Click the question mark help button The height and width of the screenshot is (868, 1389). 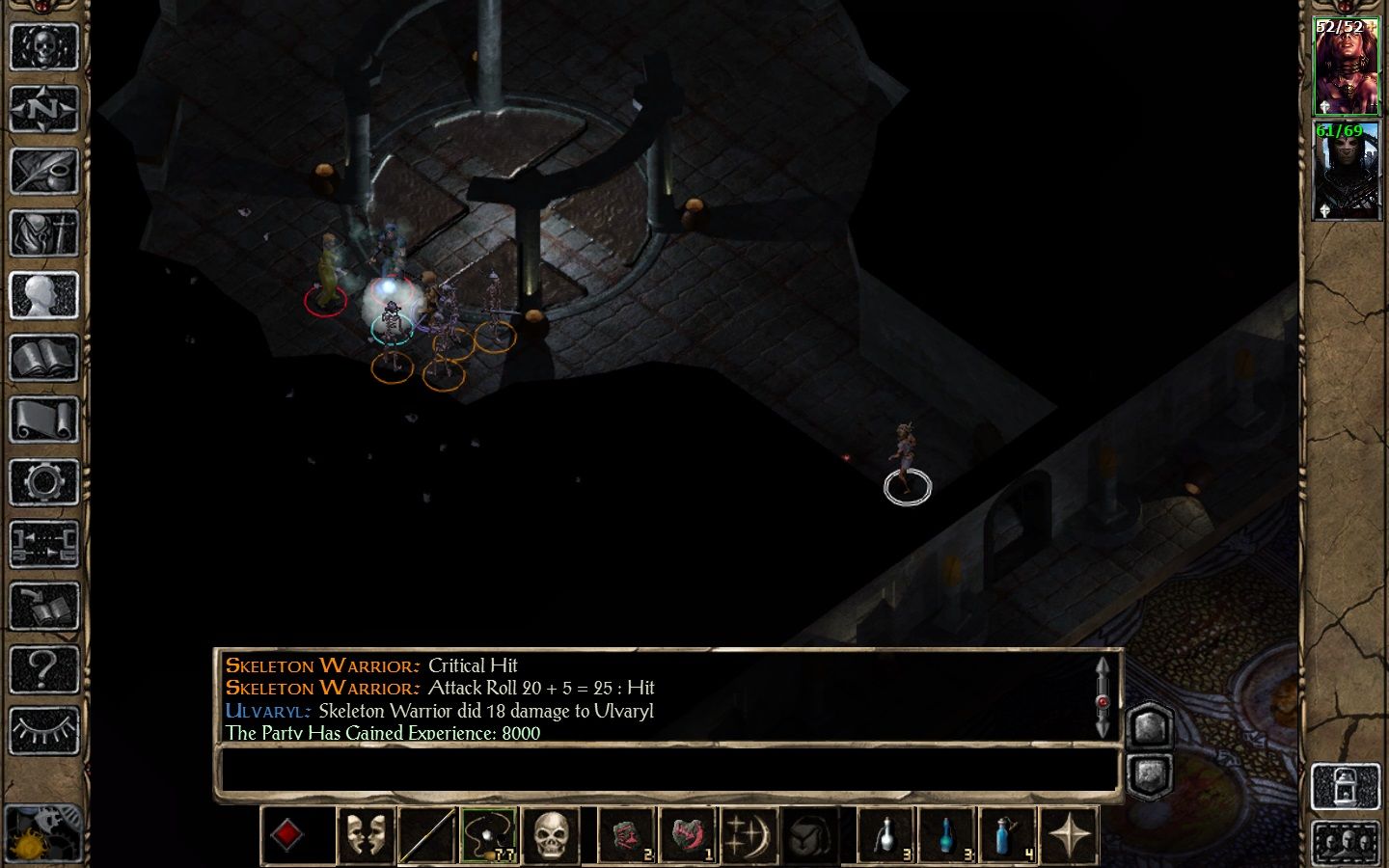(43, 667)
